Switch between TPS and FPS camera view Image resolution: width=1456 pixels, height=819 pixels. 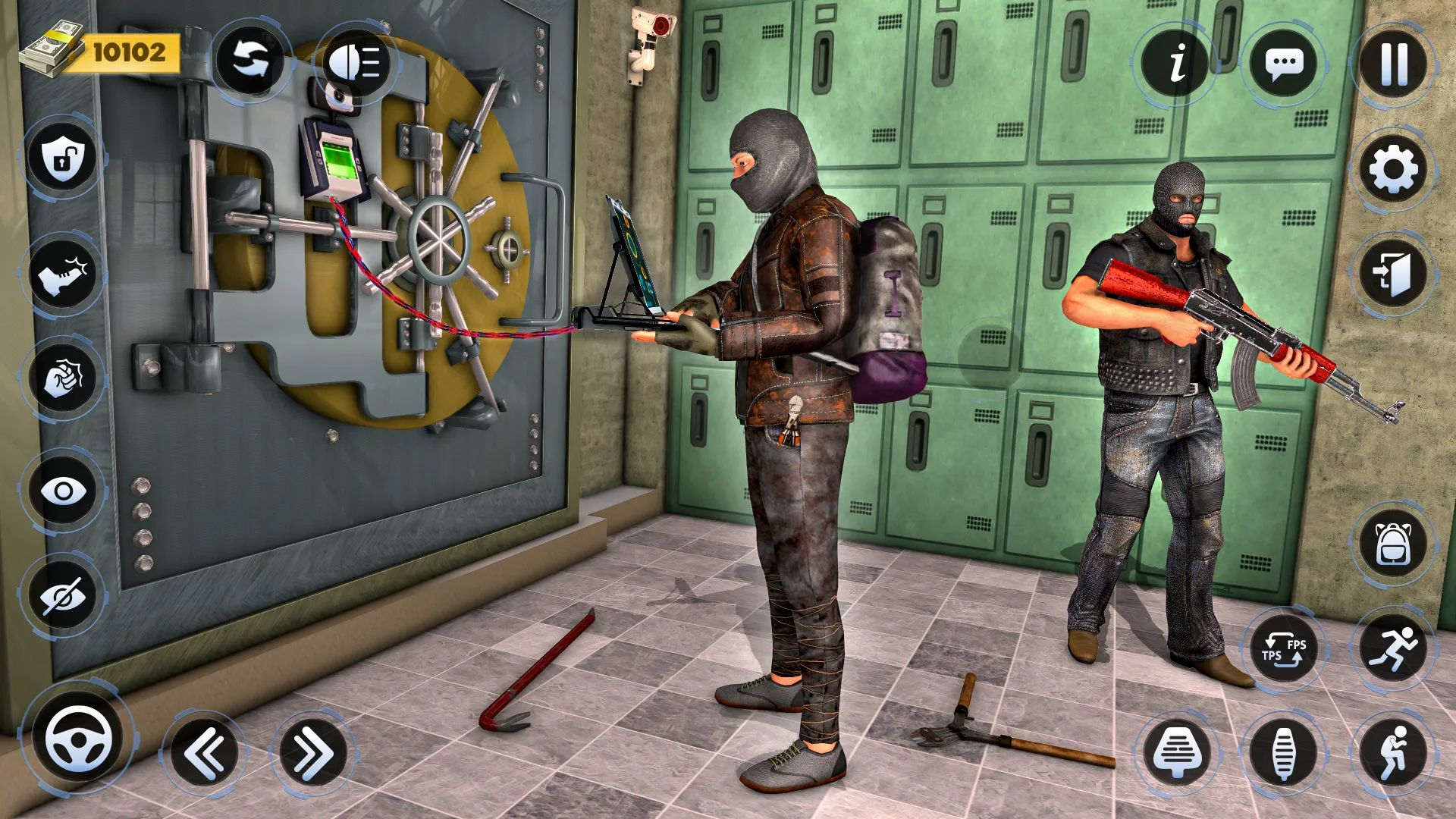(x=1285, y=648)
